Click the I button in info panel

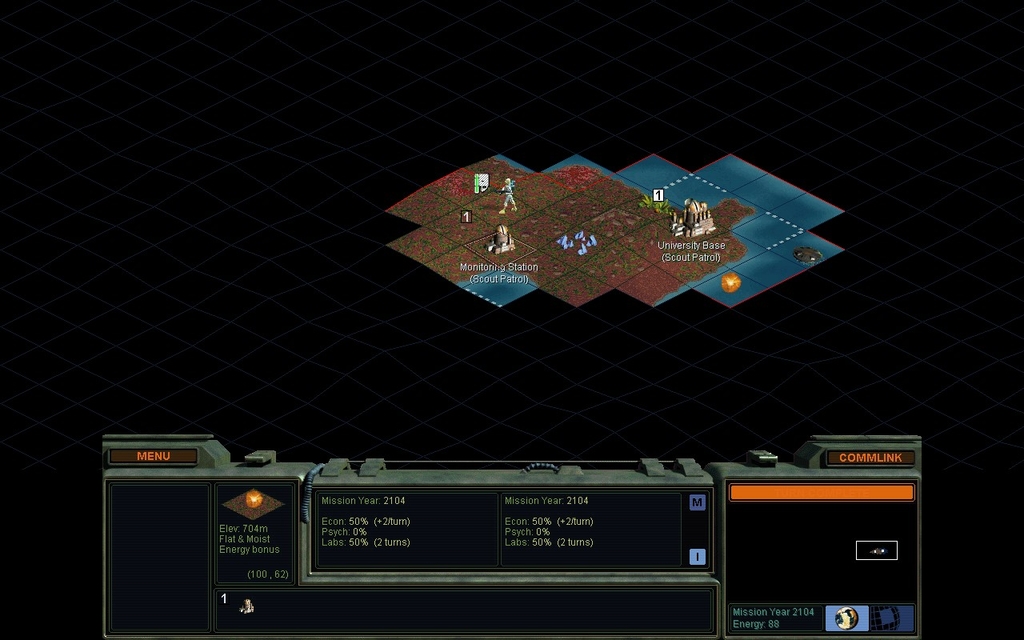697,557
